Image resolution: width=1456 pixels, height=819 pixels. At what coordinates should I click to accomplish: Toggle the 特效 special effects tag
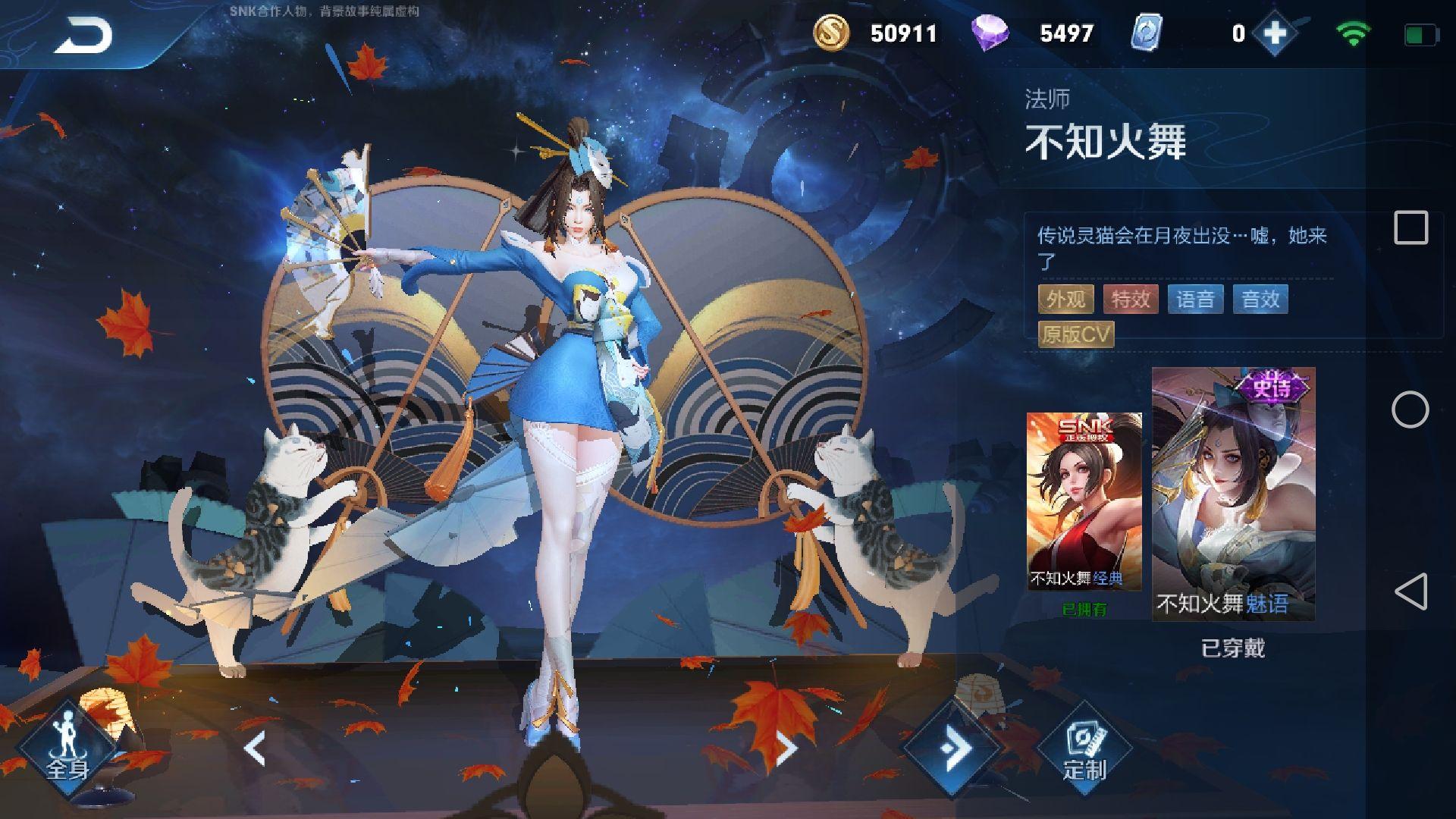click(1131, 300)
